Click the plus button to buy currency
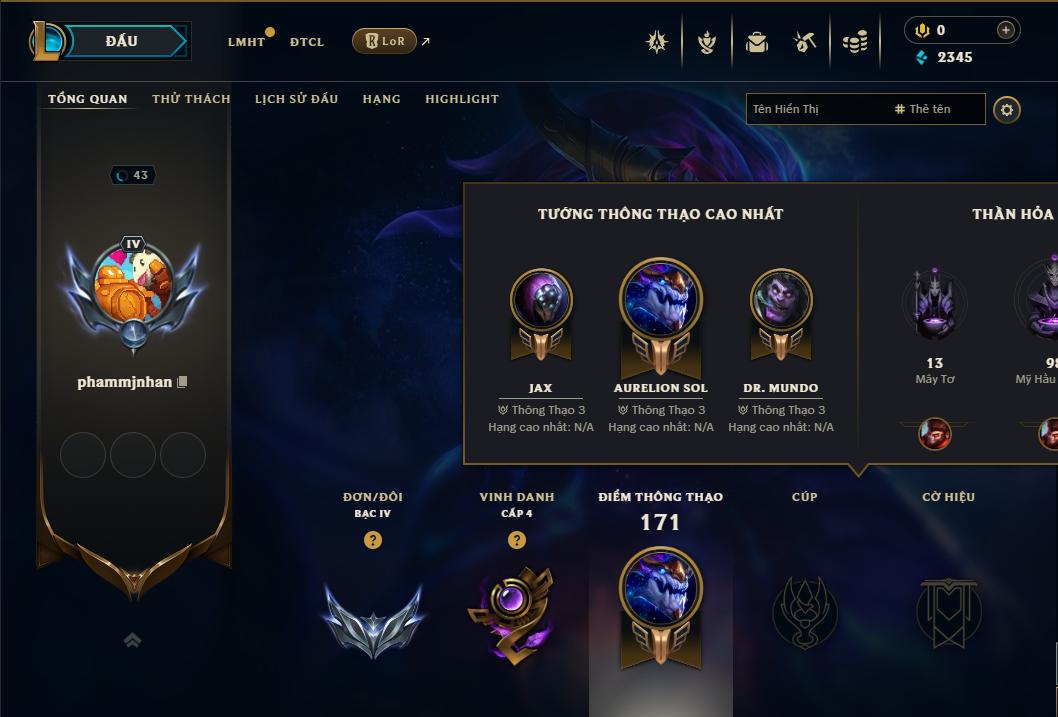Viewport: 1058px width, 717px height. [x=1005, y=30]
